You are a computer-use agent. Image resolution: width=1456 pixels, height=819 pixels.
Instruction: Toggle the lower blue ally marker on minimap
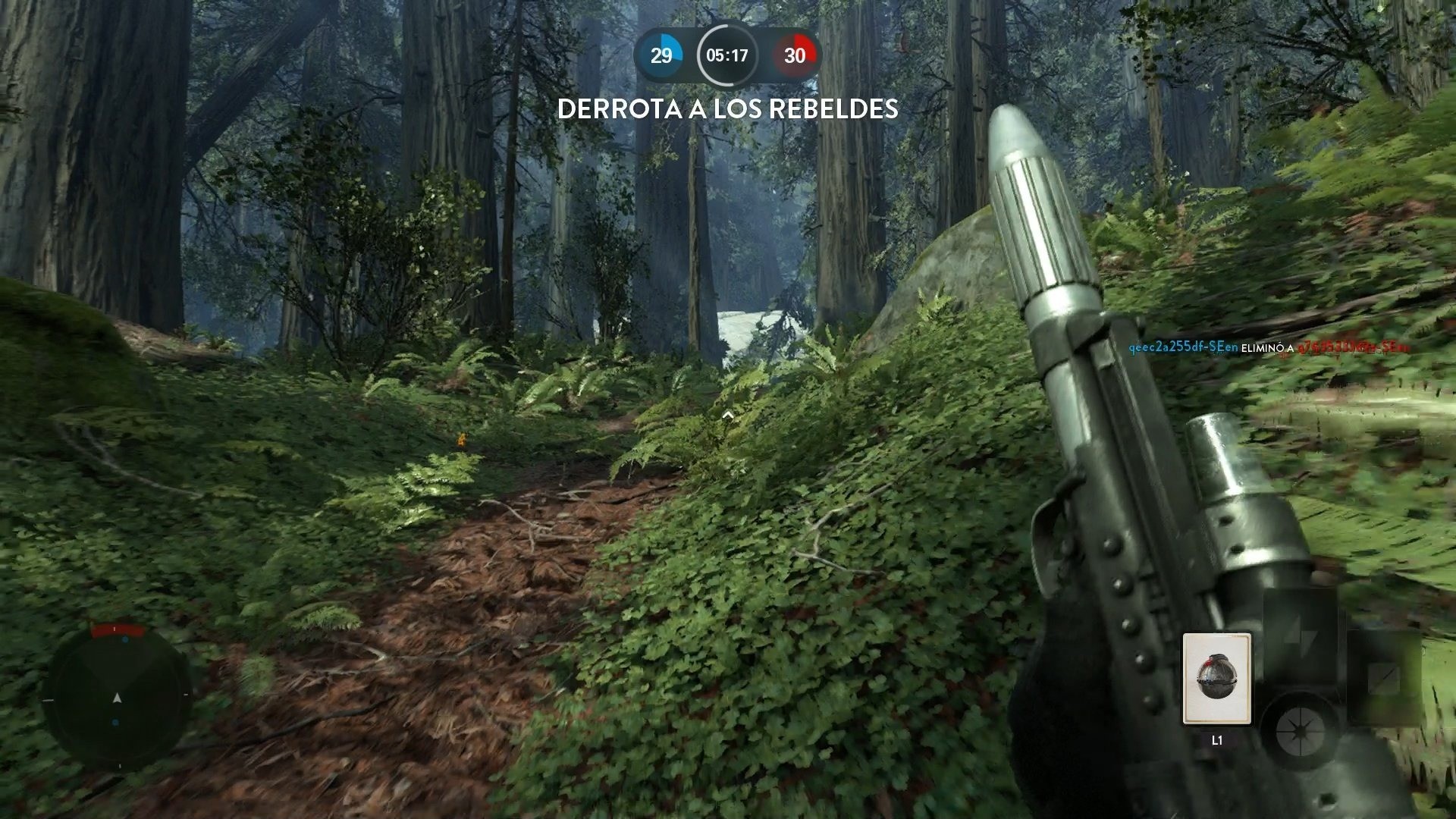[x=115, y=720]
